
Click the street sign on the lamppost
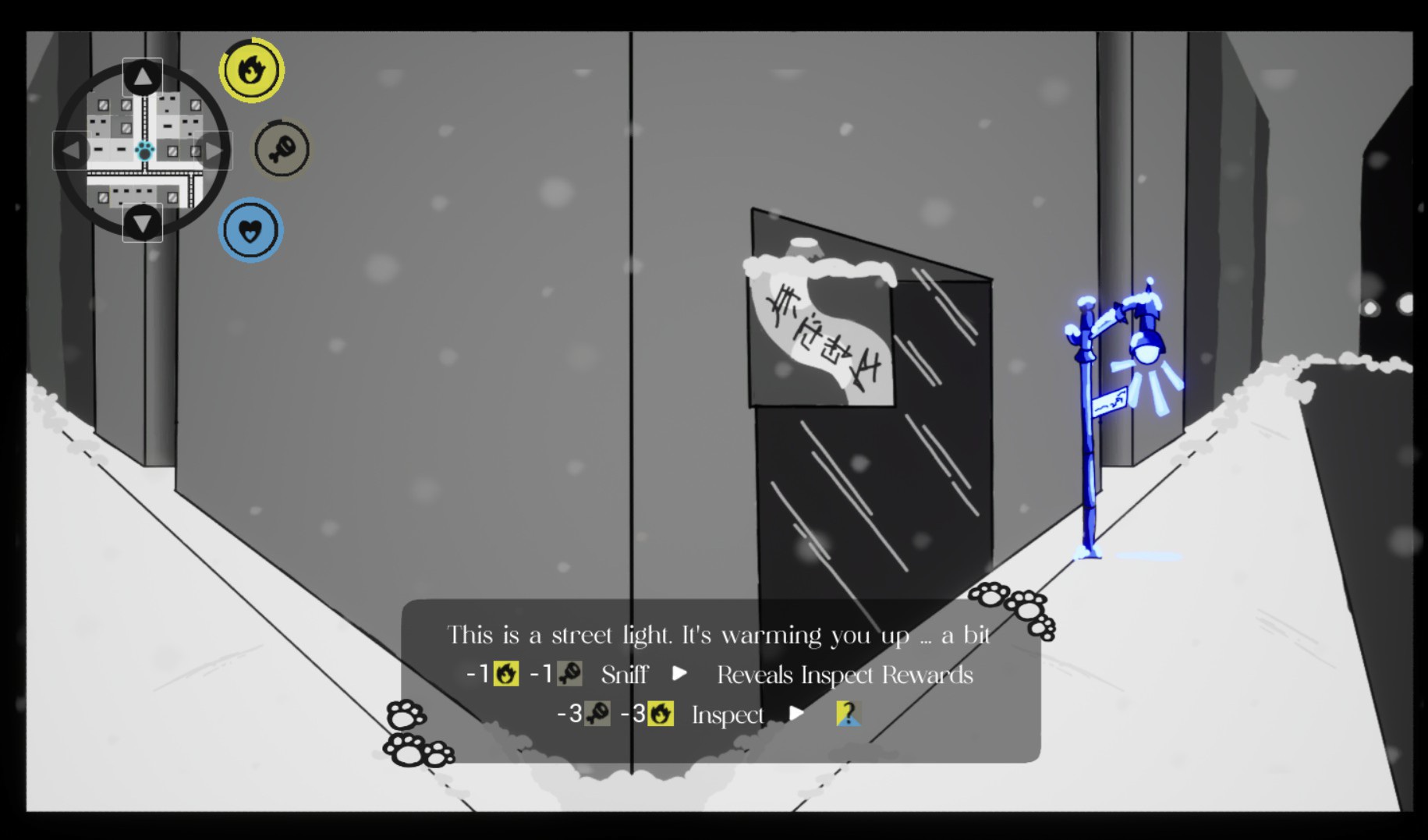(x=1111, y=403)
